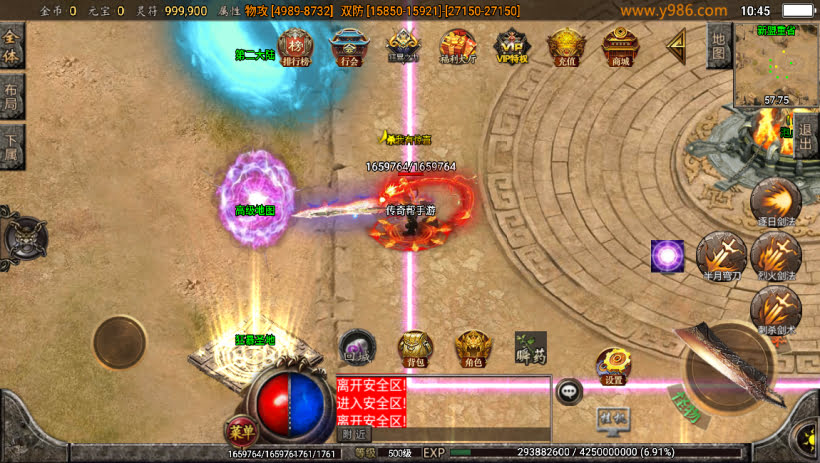Activate the 半月弯刀 skill
The width and height of the screenshot is (820, 463).
[x=719, y=255]
